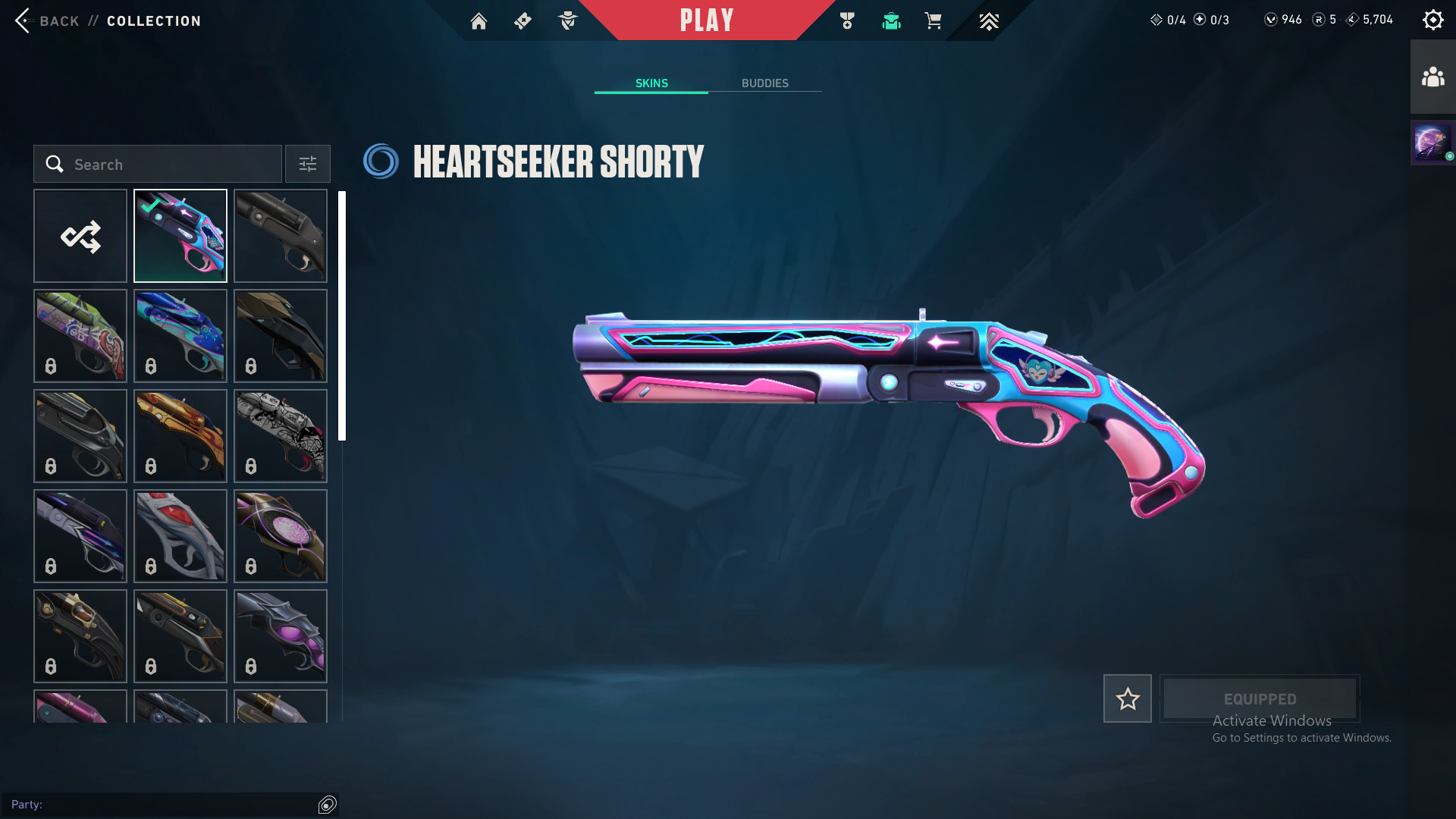Switch to the Buddies tab
The image size is (1456, 819).
click(x=764, y=83)
